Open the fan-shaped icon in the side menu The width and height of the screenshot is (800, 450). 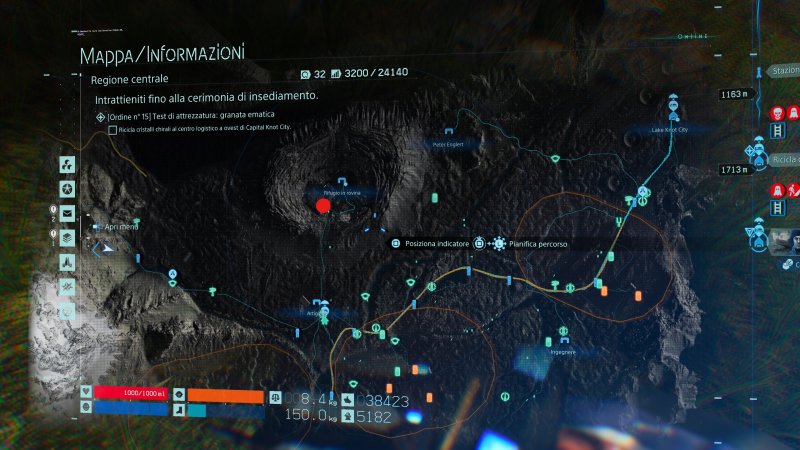pyautogui.click(x=66, y=165)
